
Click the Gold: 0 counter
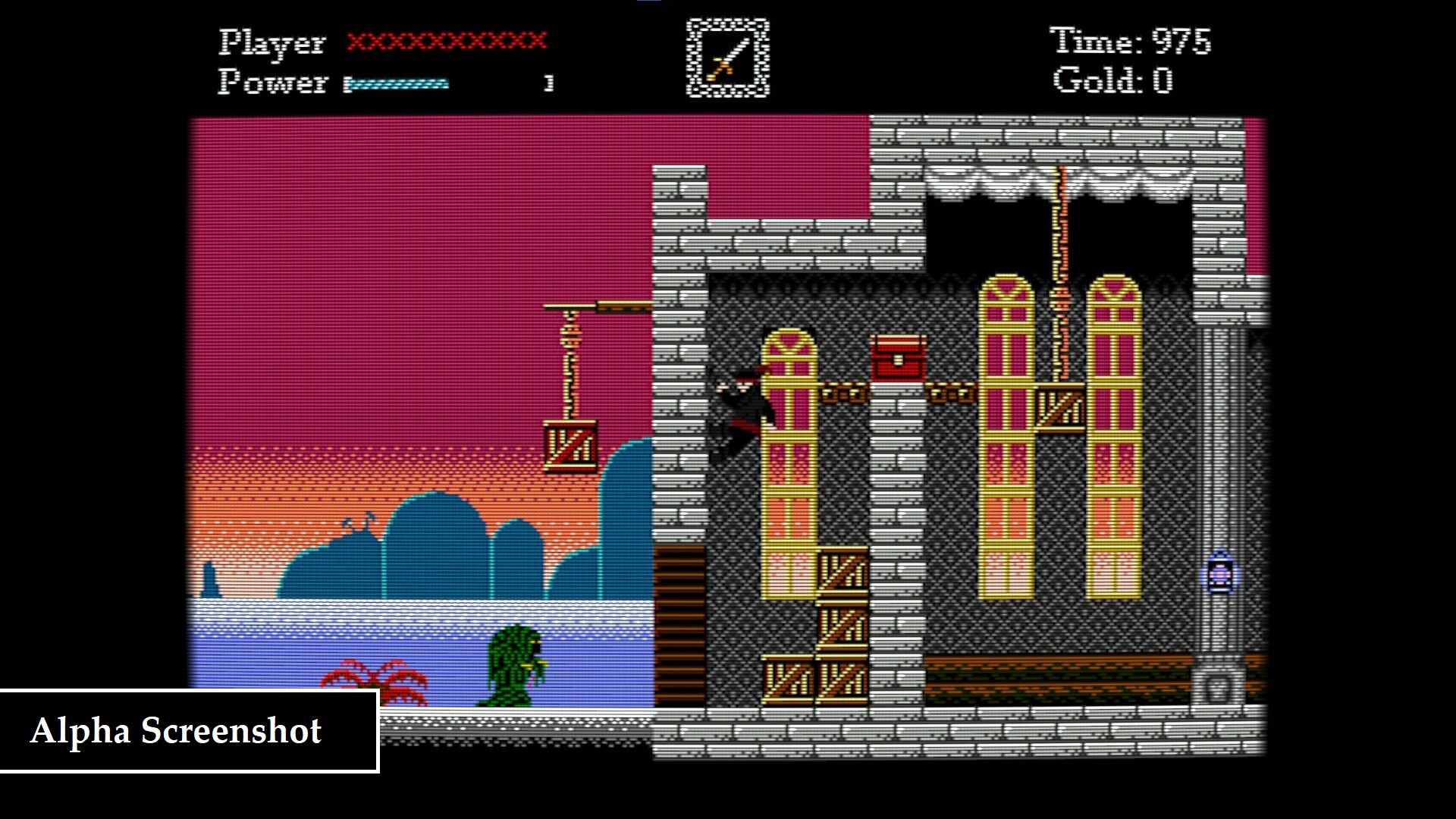[x=1112, y=83]
